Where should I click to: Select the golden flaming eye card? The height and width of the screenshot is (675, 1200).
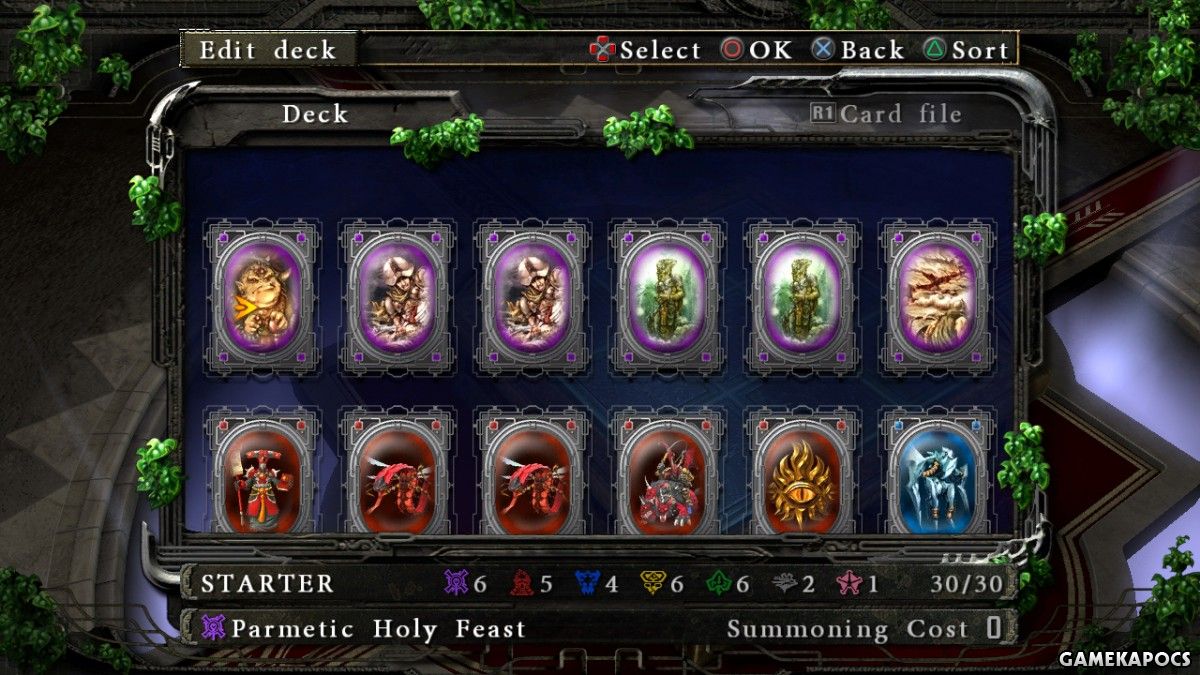802,480
